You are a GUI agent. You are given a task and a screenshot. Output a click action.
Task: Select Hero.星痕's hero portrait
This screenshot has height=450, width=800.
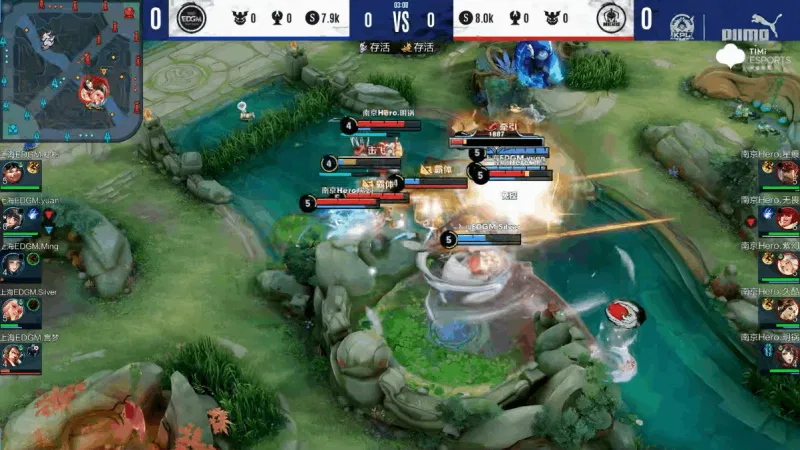click(787, 173)
